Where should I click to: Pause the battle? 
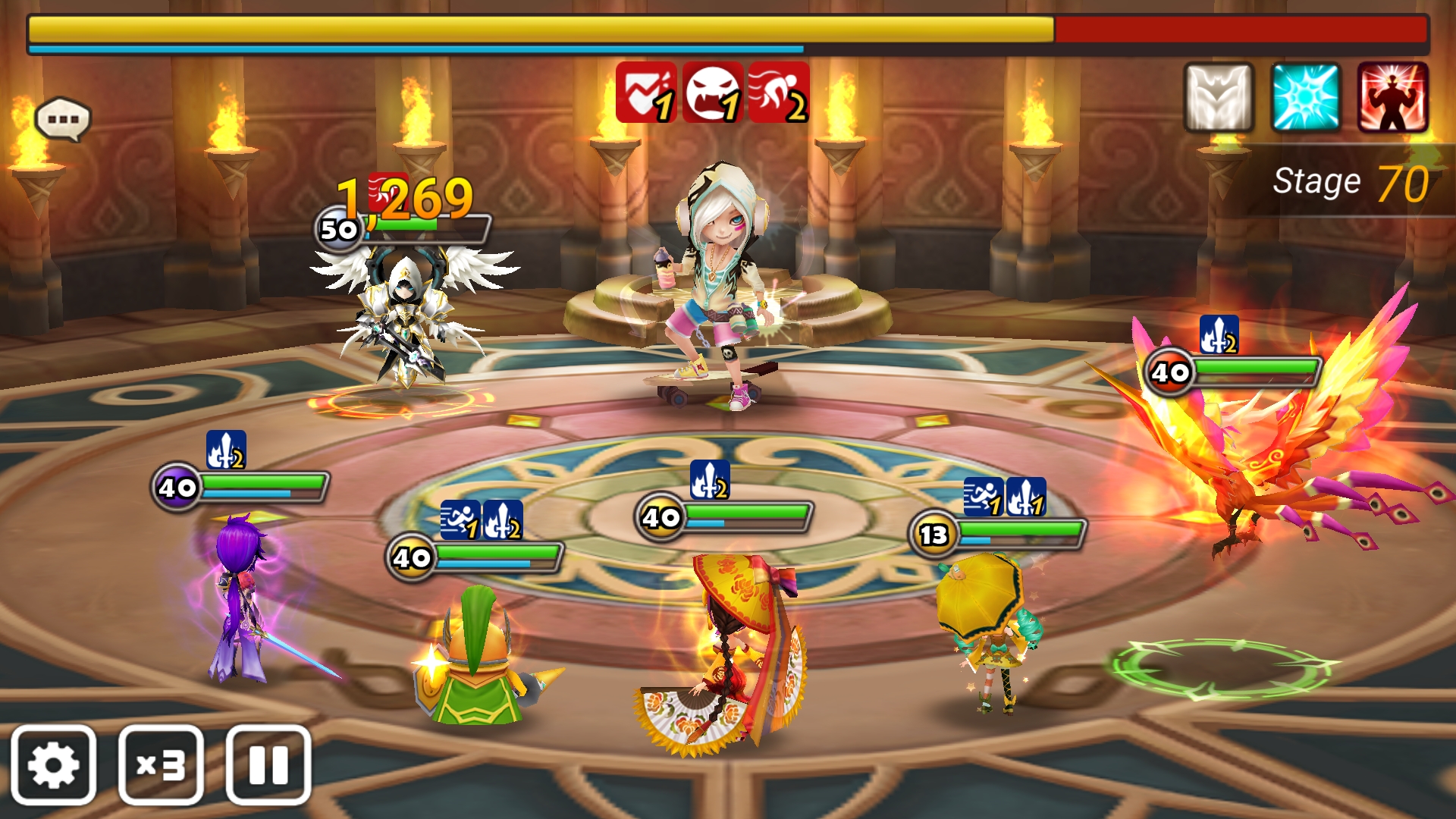[268, 764]
